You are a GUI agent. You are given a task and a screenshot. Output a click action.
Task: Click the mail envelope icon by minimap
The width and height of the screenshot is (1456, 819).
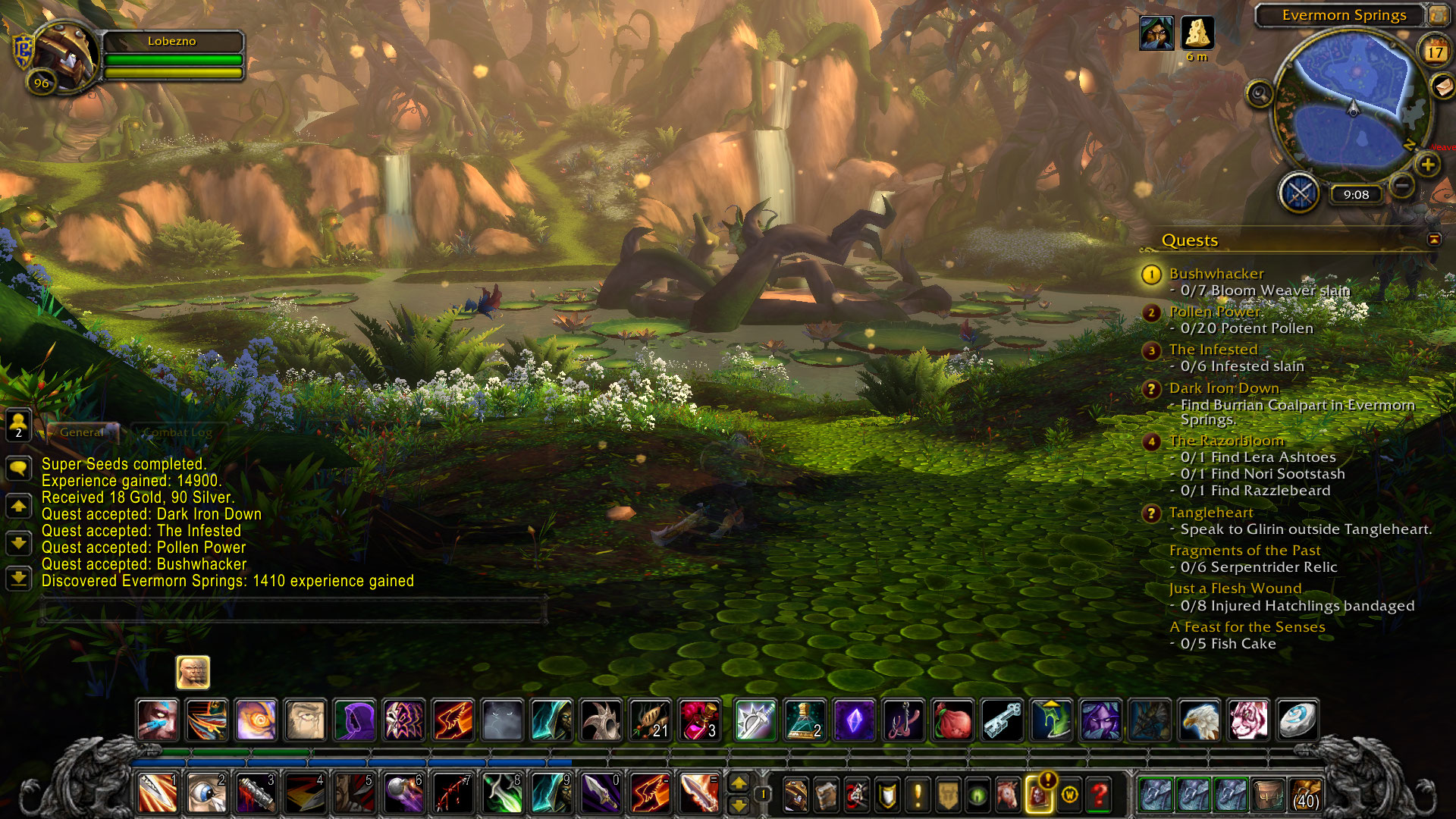[x=1442, y=86]
